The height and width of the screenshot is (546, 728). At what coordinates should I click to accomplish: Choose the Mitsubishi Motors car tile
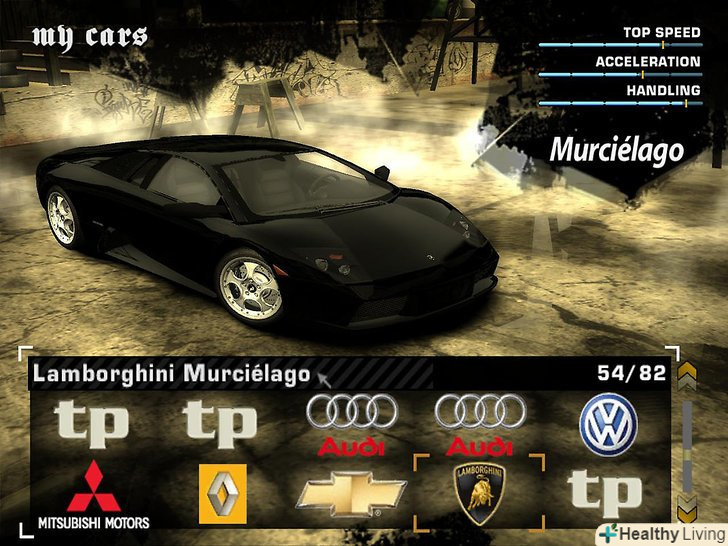93,494
